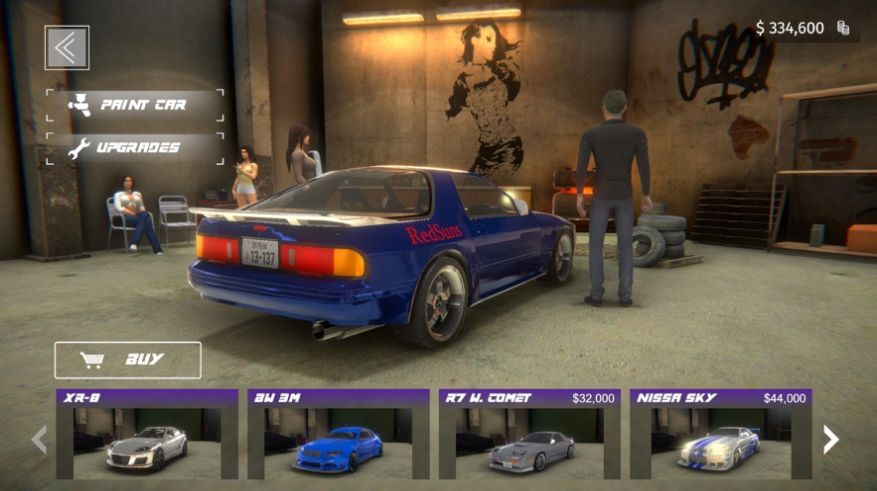
Task: Open the Upgrades menu
Action: (134, 148)
